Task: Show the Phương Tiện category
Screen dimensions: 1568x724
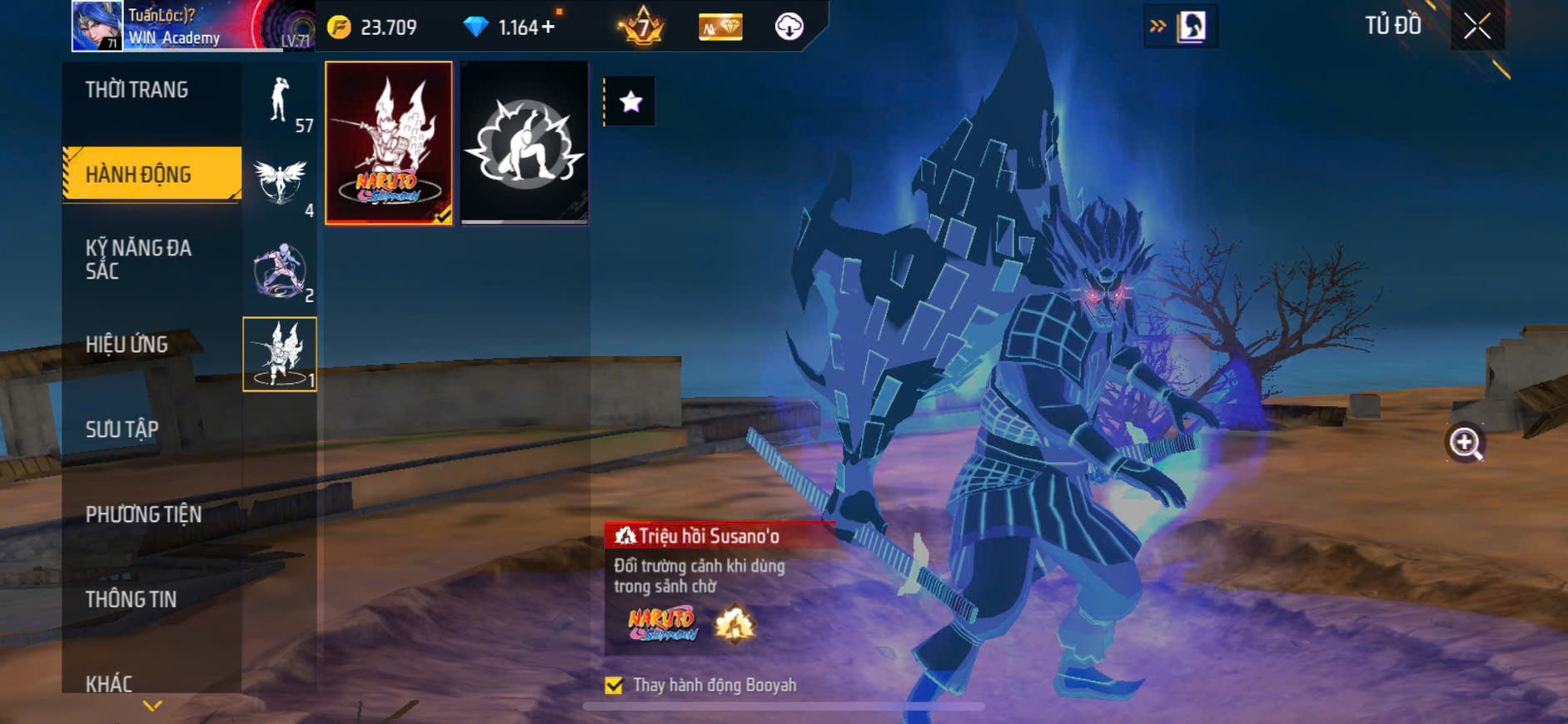Action: [143, 514]
